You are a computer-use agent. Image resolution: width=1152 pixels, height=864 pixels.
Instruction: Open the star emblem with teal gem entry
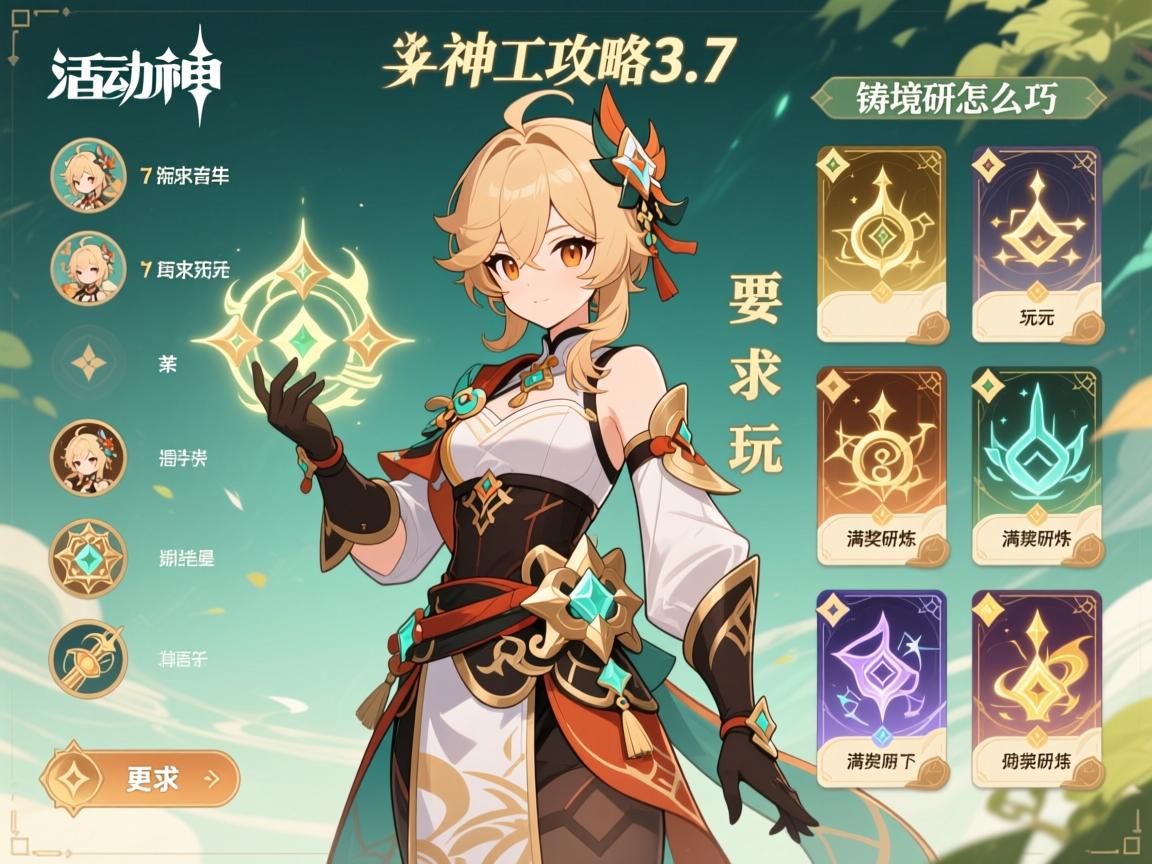(88, 557)
